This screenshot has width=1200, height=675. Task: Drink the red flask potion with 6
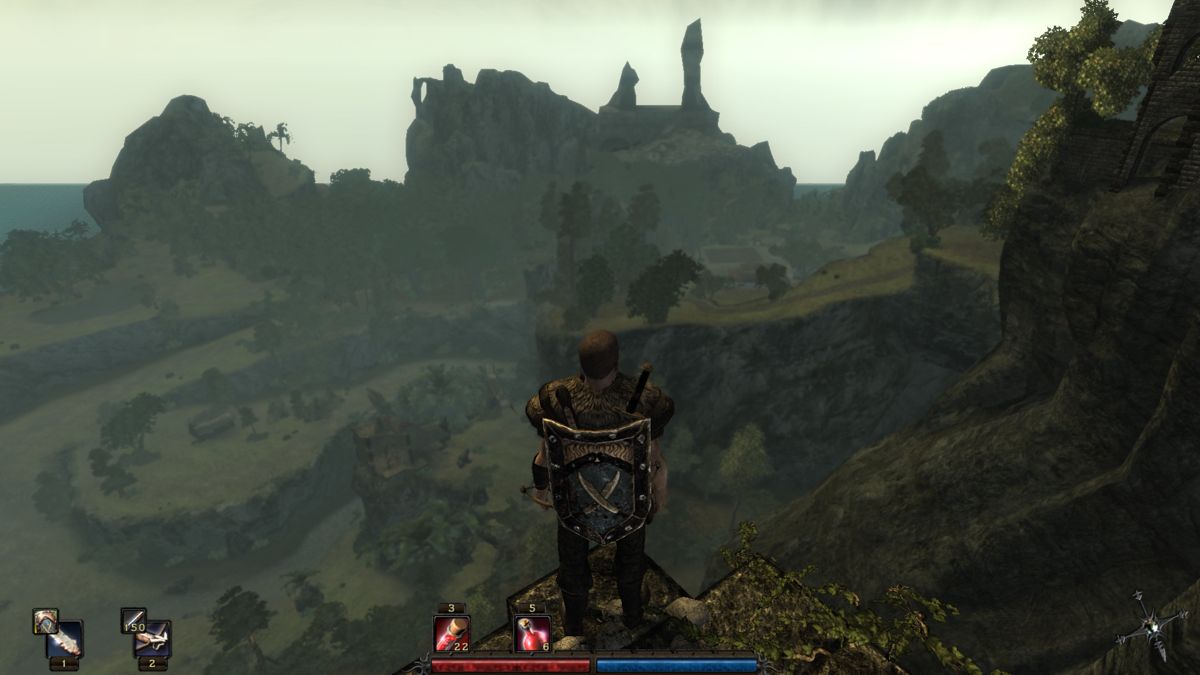(x=532, y=633)
